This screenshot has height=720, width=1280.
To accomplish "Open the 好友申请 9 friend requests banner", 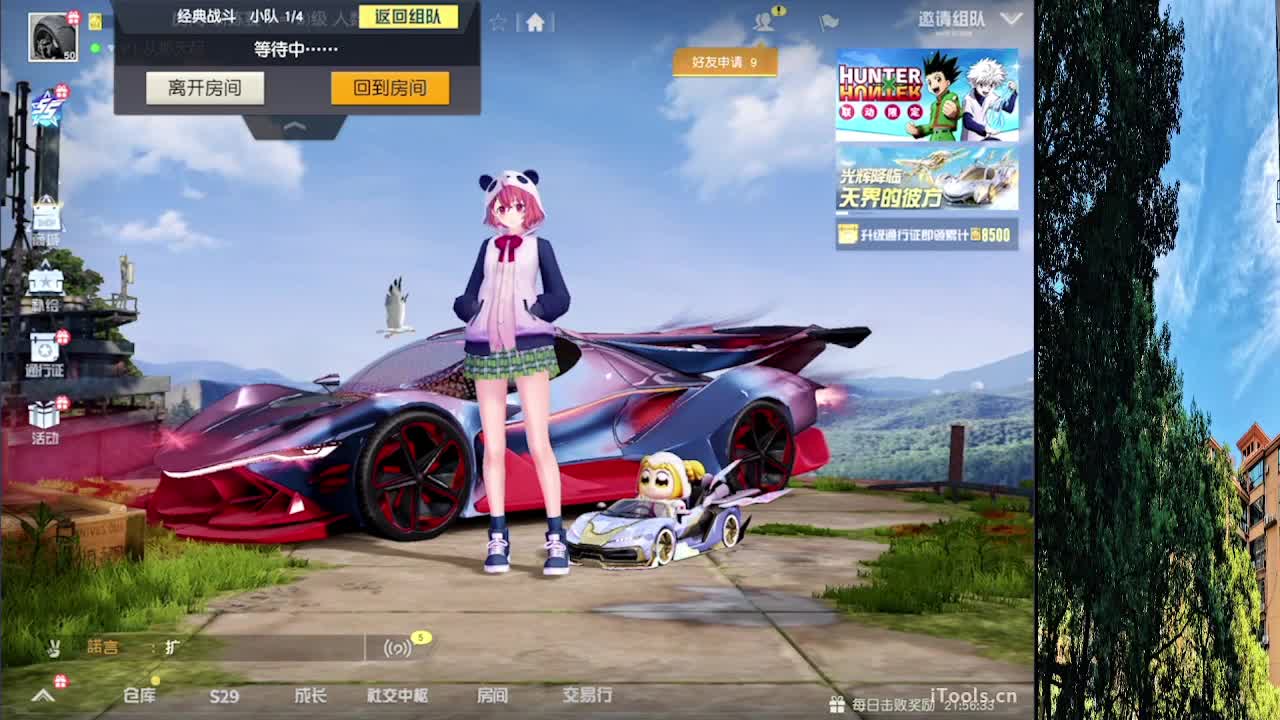I will [x=725, y=62].
